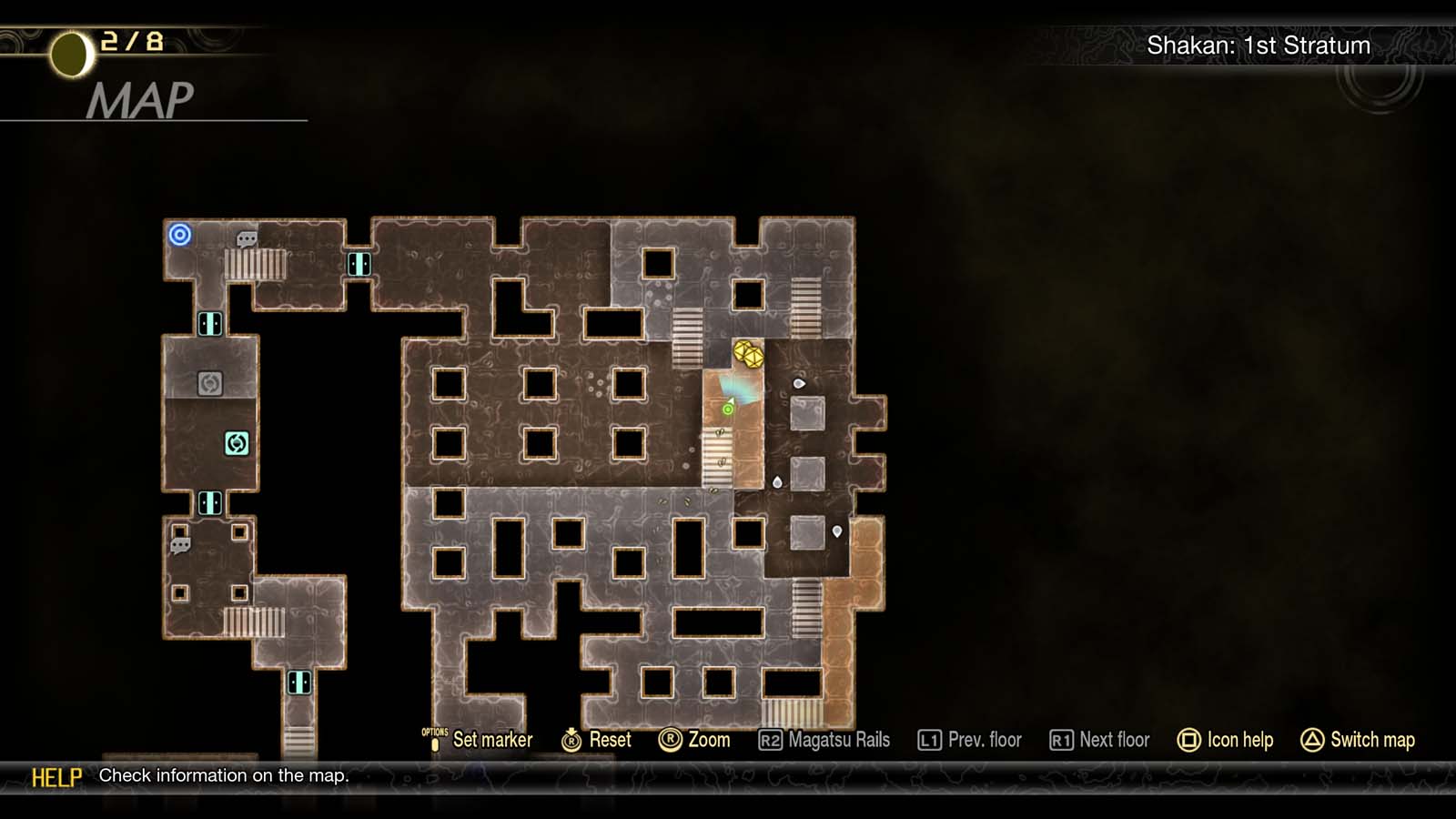
Task: Click the speech bubble icon in the southwest room
Action: click(178, 545)
